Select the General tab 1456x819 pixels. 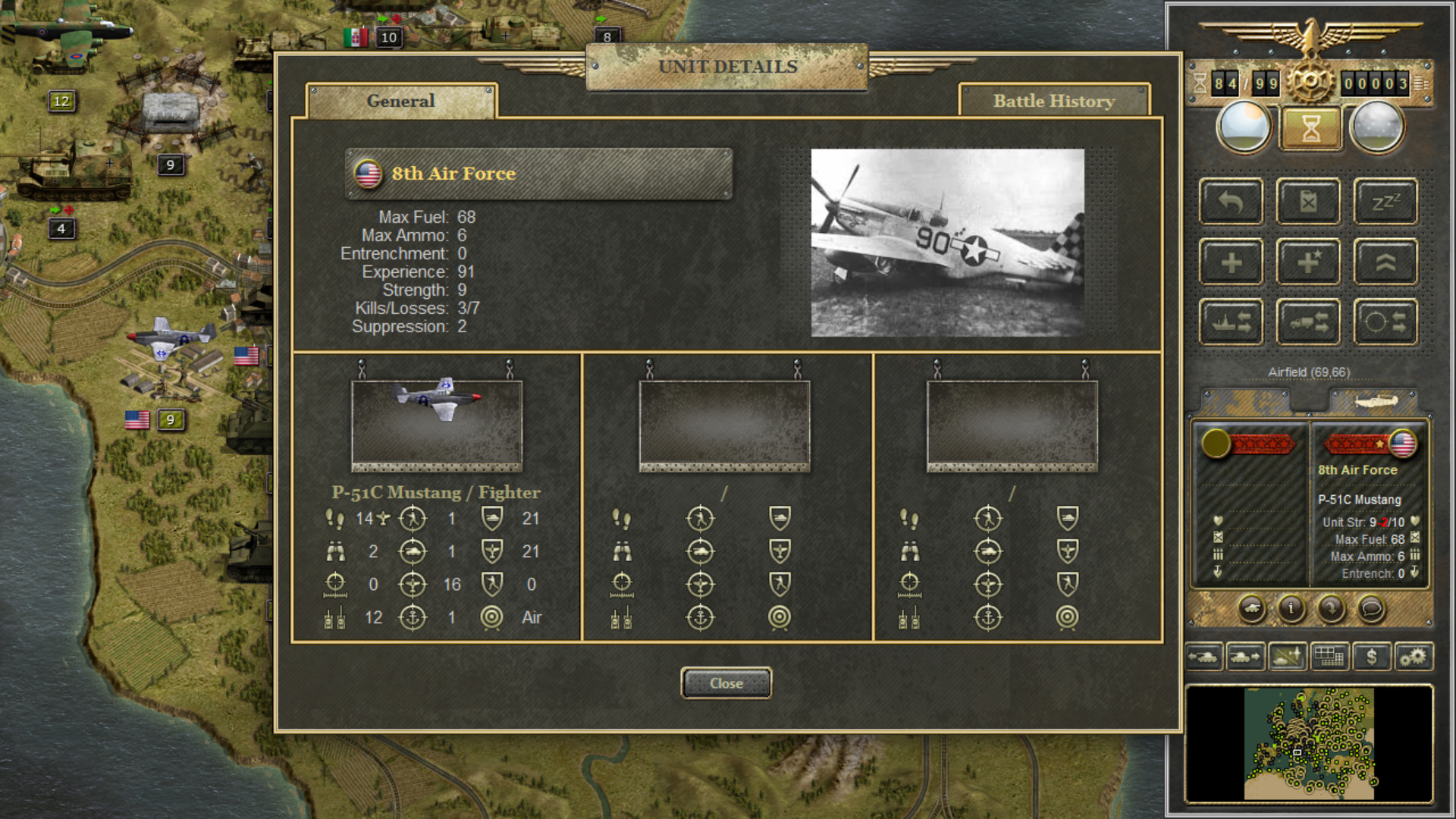click(400, 101)
